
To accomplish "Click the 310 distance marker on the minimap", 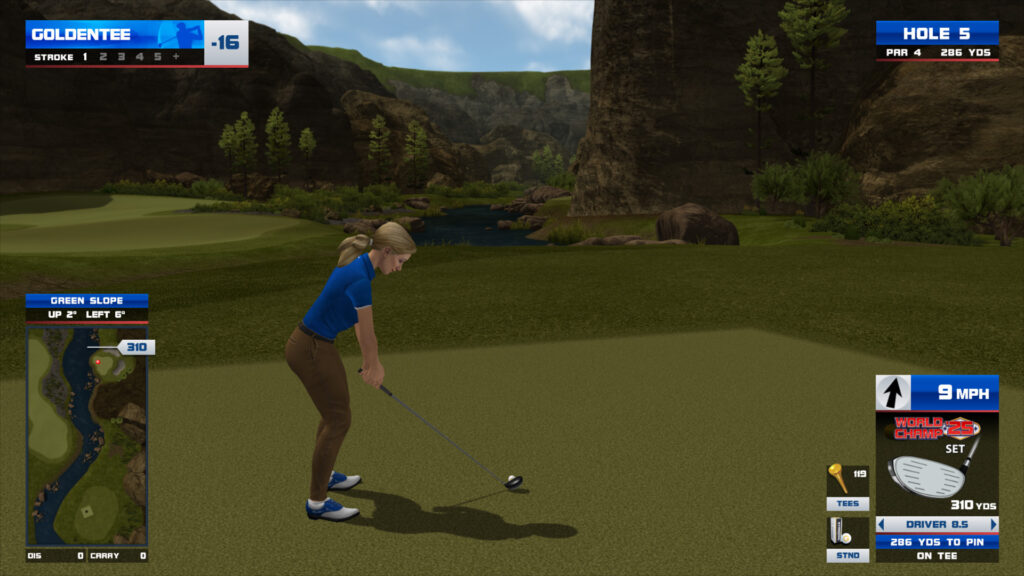I will tap(136, 347).
